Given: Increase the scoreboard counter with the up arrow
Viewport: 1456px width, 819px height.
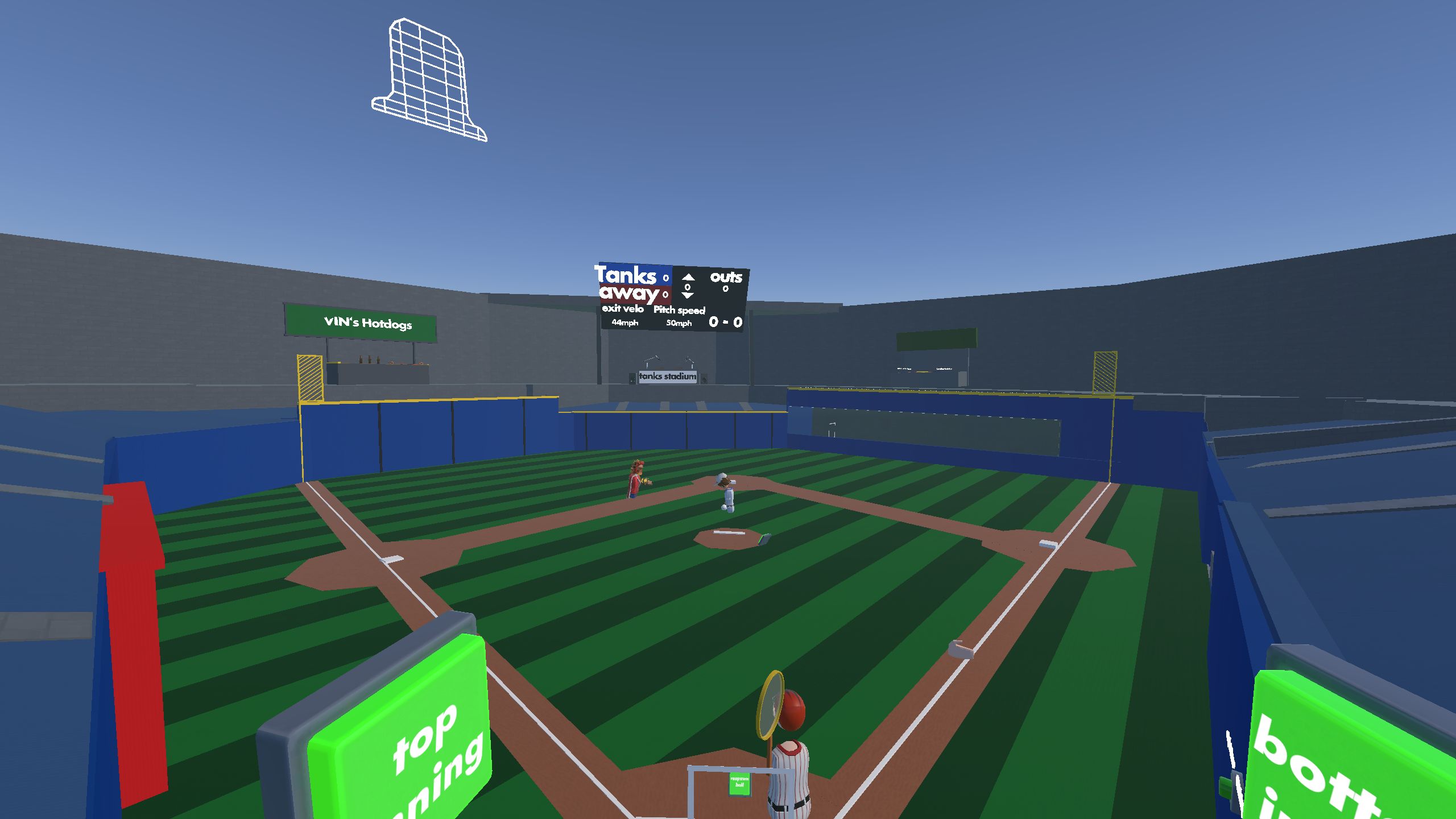Looking at the screenshot, I should tap(688, 277).
